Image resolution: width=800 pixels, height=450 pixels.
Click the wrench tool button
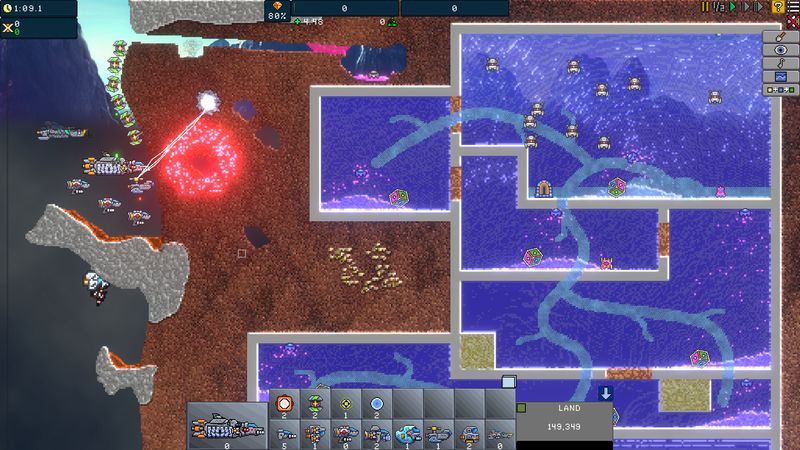[780, 64]
